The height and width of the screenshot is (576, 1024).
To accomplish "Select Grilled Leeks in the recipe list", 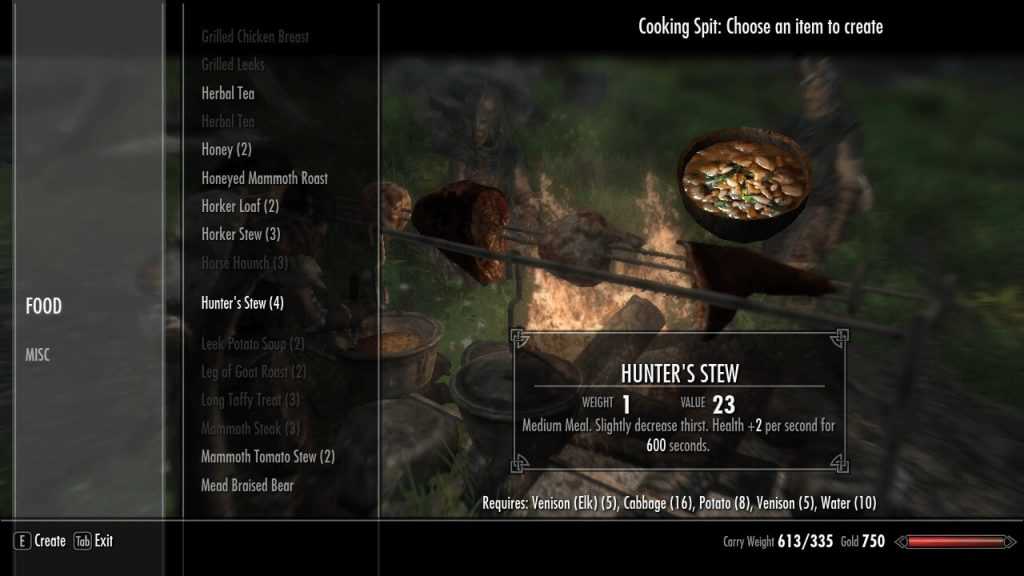I will coord(232,65).
